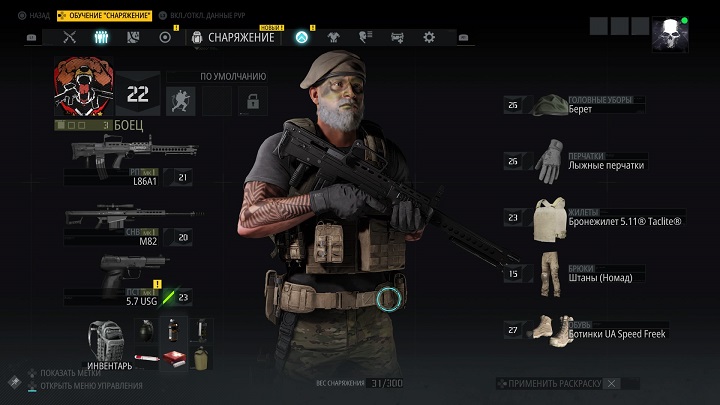Select the running soldier preset icon
This screenshot has width=720, height=405.
tap(181, 100)
